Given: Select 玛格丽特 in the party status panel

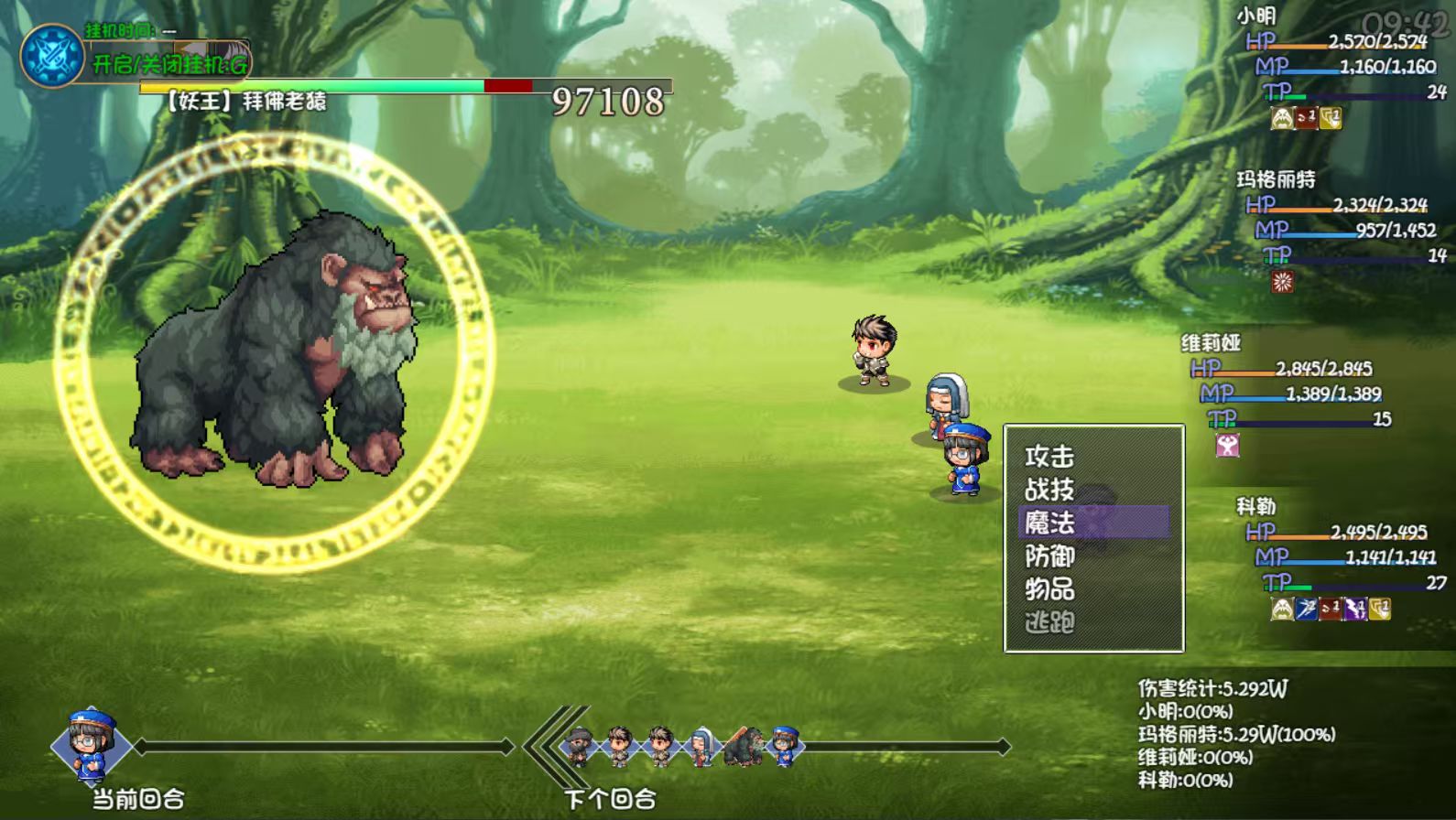Looking at the screenshot, I should pos(1276,179).
